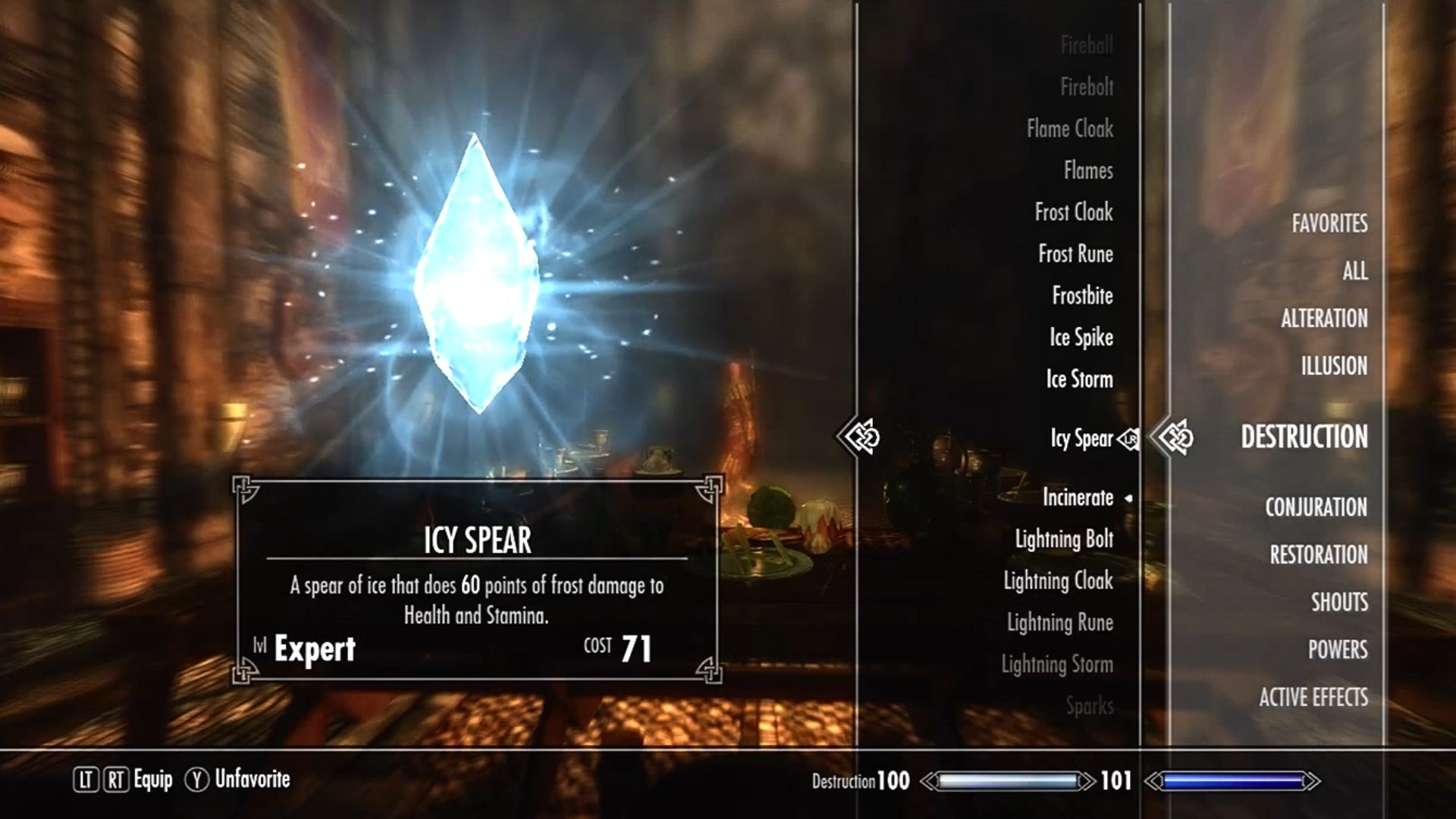Choose the Ice Spike spell
1456x819 pixels.
(1081, 337)
